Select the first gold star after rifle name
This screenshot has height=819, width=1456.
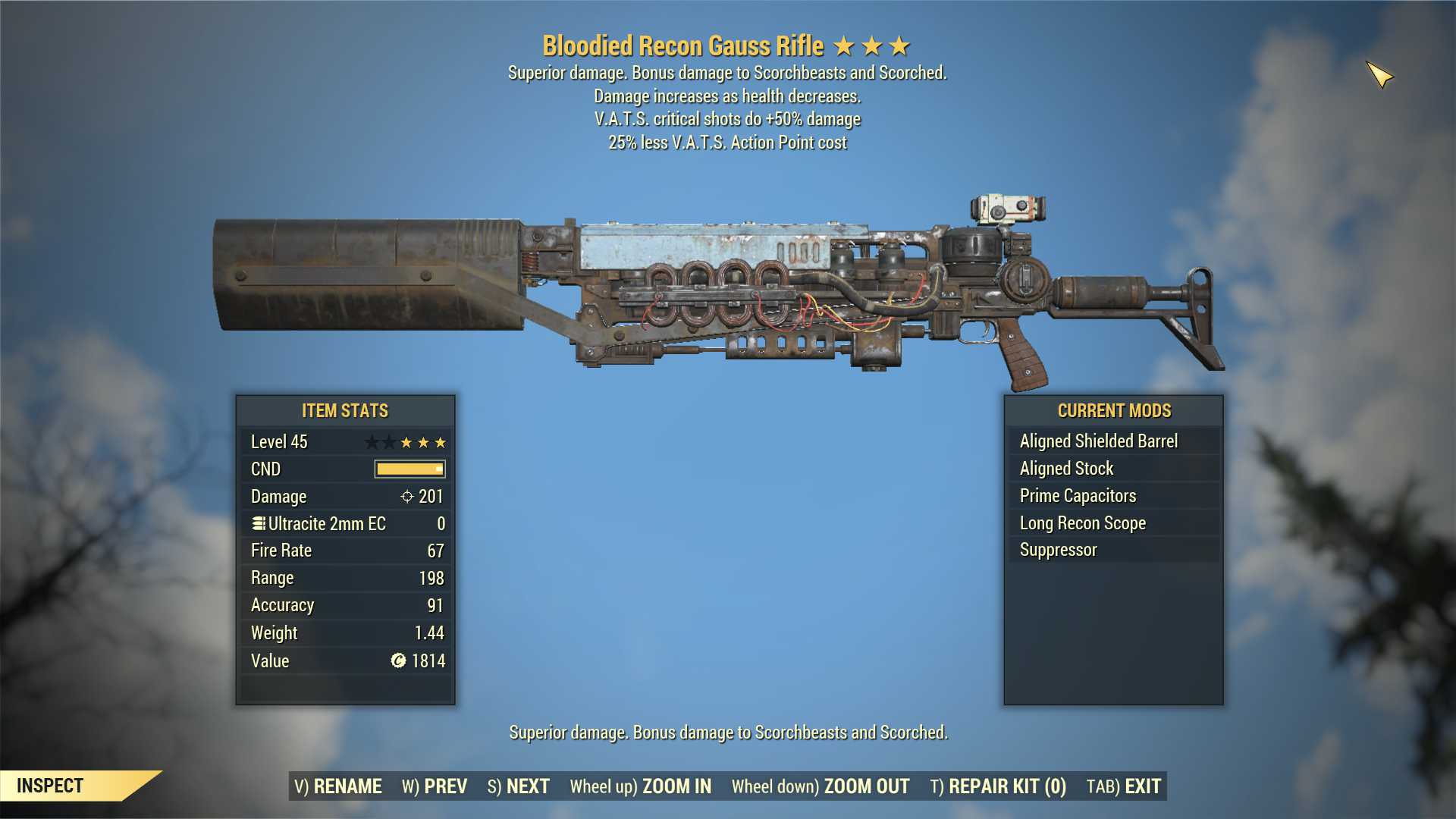pos(849,45)
